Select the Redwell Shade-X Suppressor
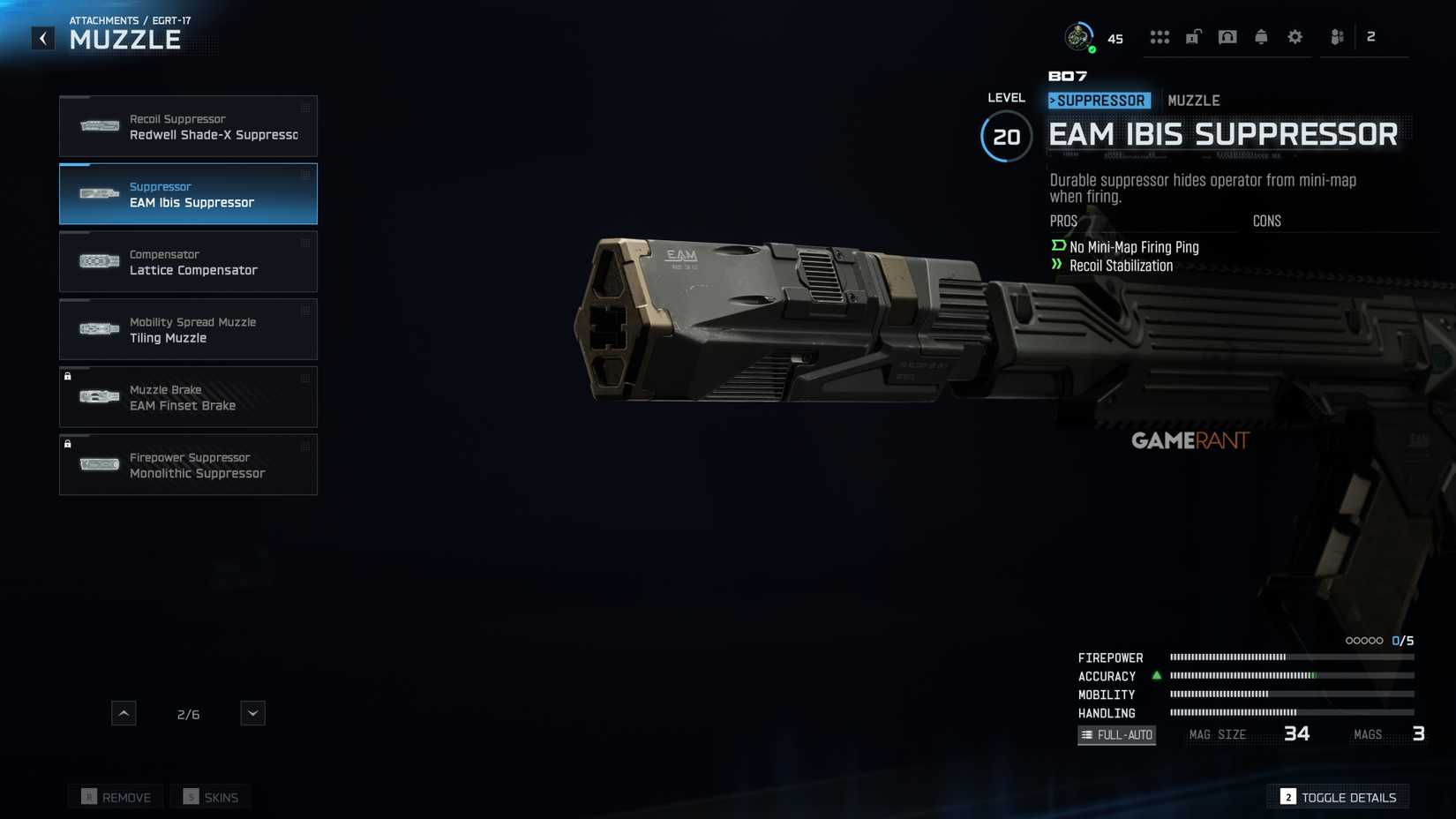 [188, 126]
